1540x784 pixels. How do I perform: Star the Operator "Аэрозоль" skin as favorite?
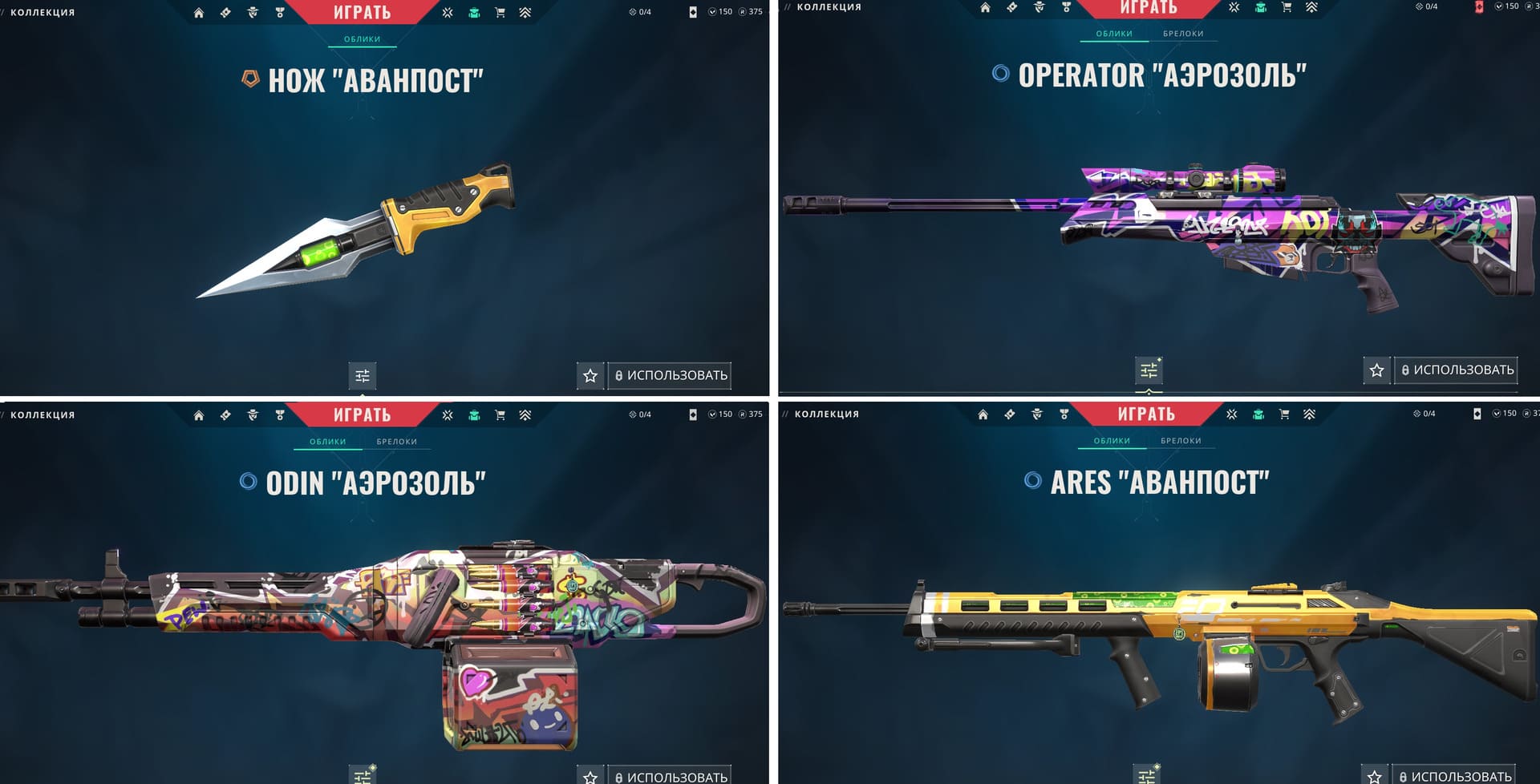(x=1377, y=370)
